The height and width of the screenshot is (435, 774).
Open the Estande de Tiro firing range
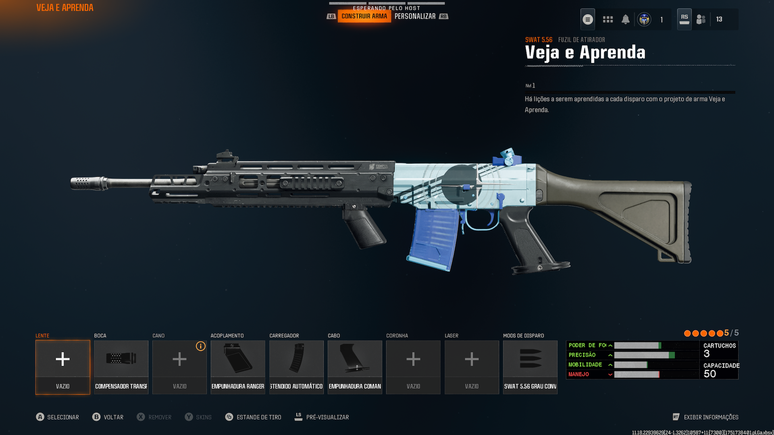(253, 417)
